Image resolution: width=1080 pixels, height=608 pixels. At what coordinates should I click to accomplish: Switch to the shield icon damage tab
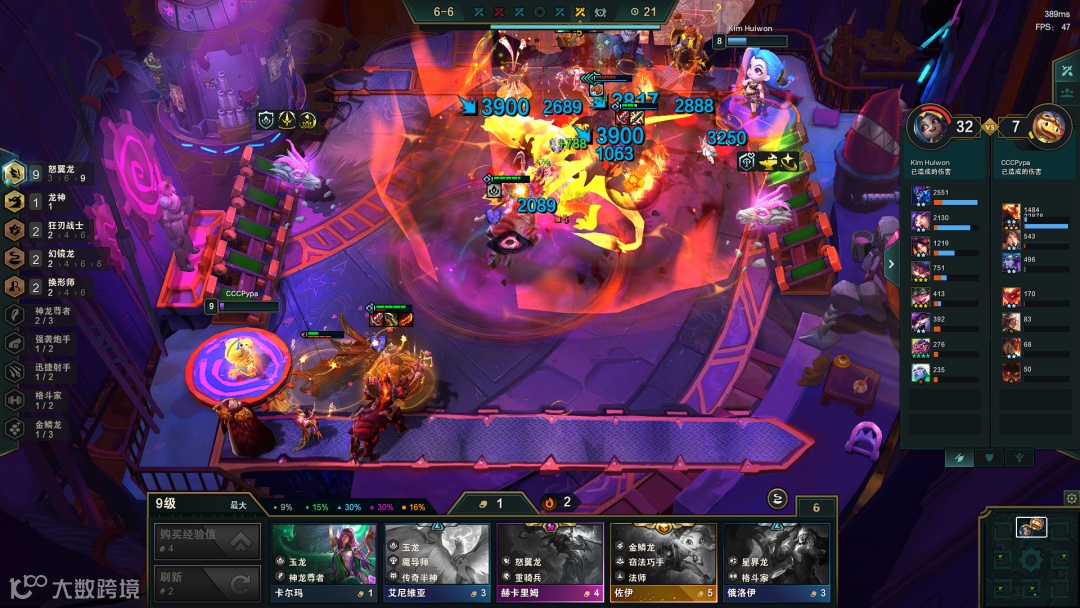tap(989, 457)
